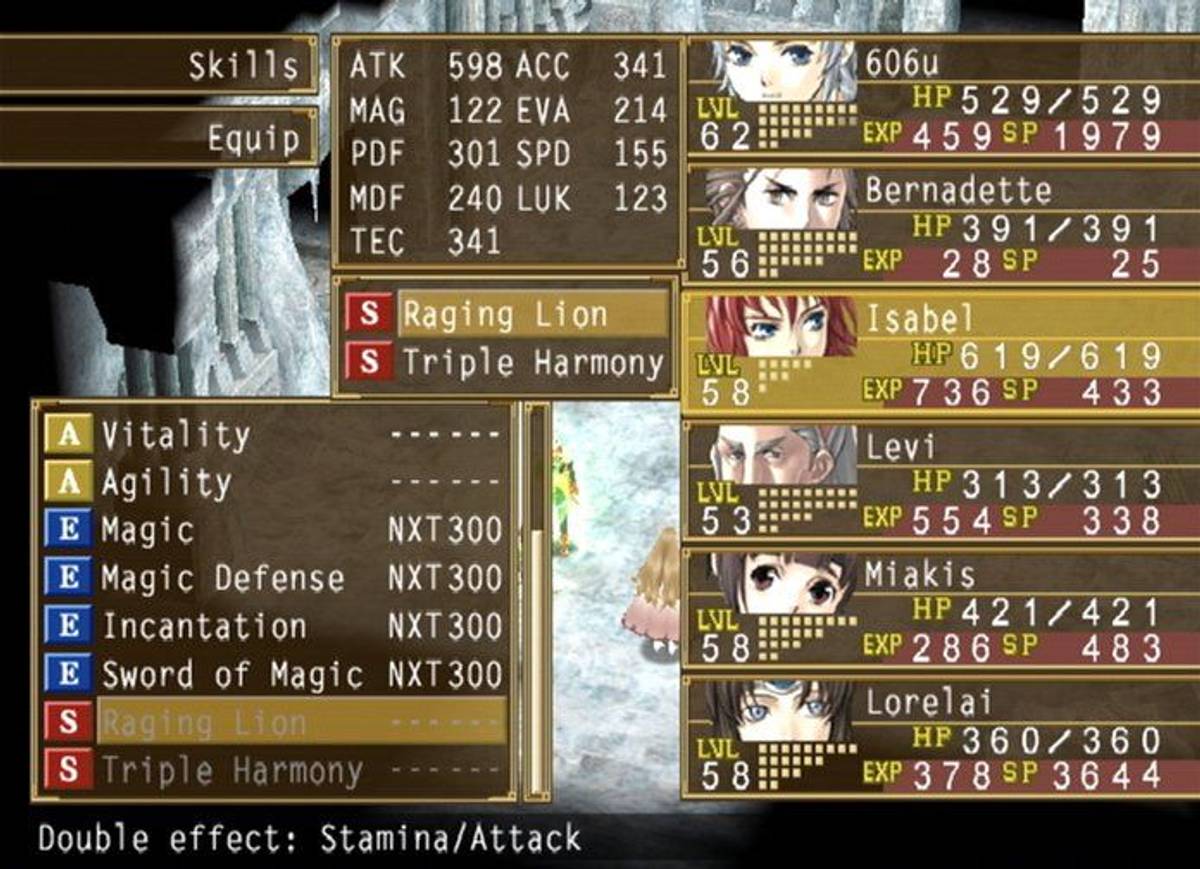Screen dimensions: 1200x869
Task: Select Triple Harmony in the skill list
Action: coord(272,771)
